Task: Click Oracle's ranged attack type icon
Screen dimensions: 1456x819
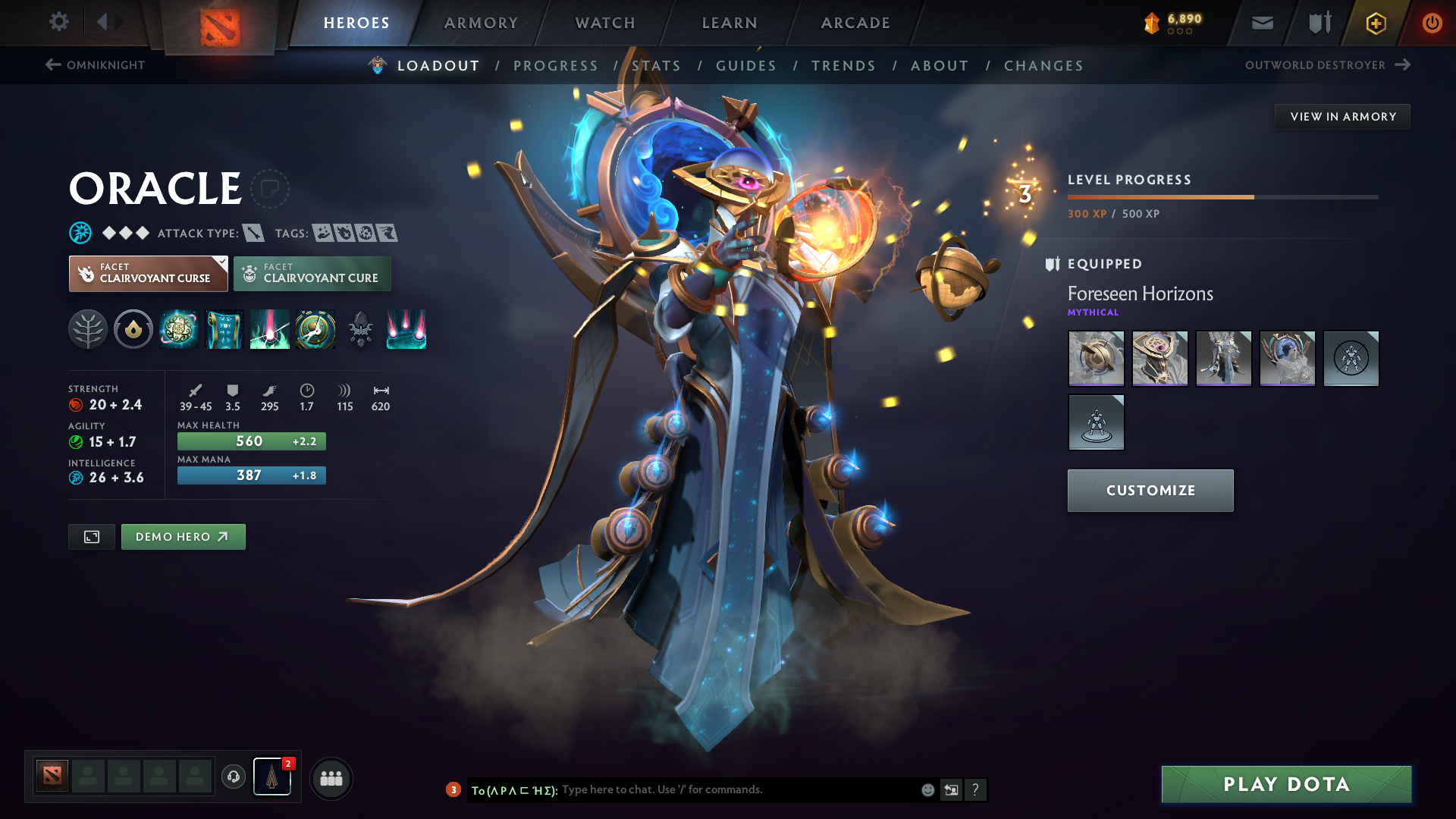Action: 253,233
